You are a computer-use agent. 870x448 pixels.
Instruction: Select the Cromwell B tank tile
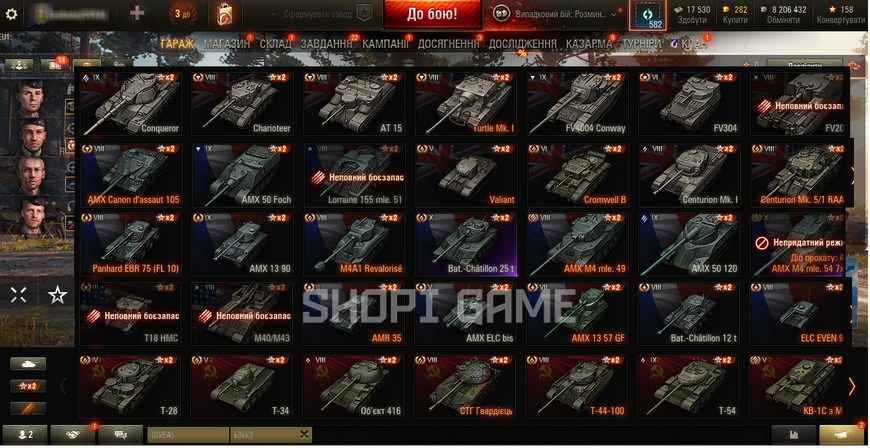coord(579,175)
